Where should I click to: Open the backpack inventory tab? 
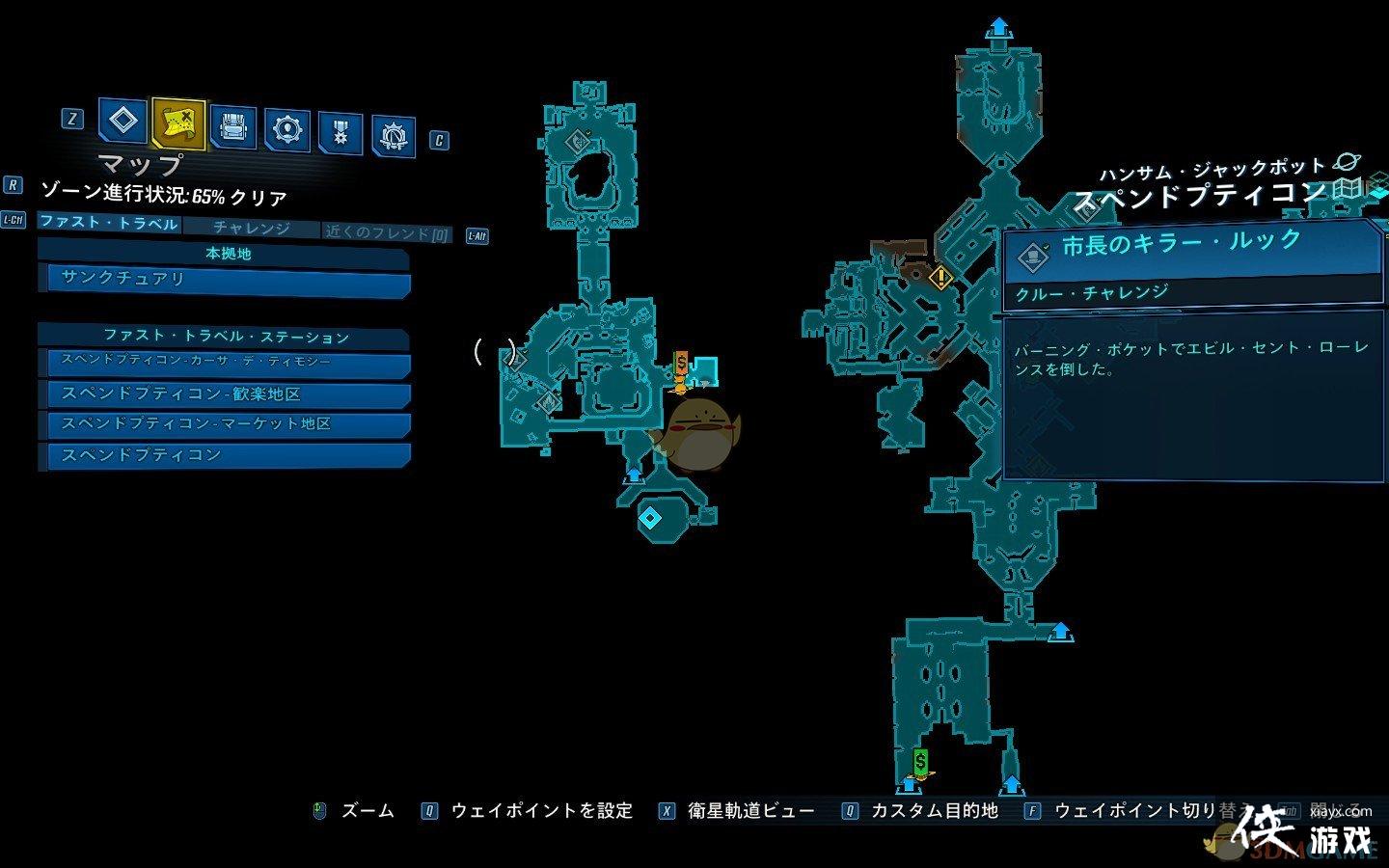(x=232, y=126)
